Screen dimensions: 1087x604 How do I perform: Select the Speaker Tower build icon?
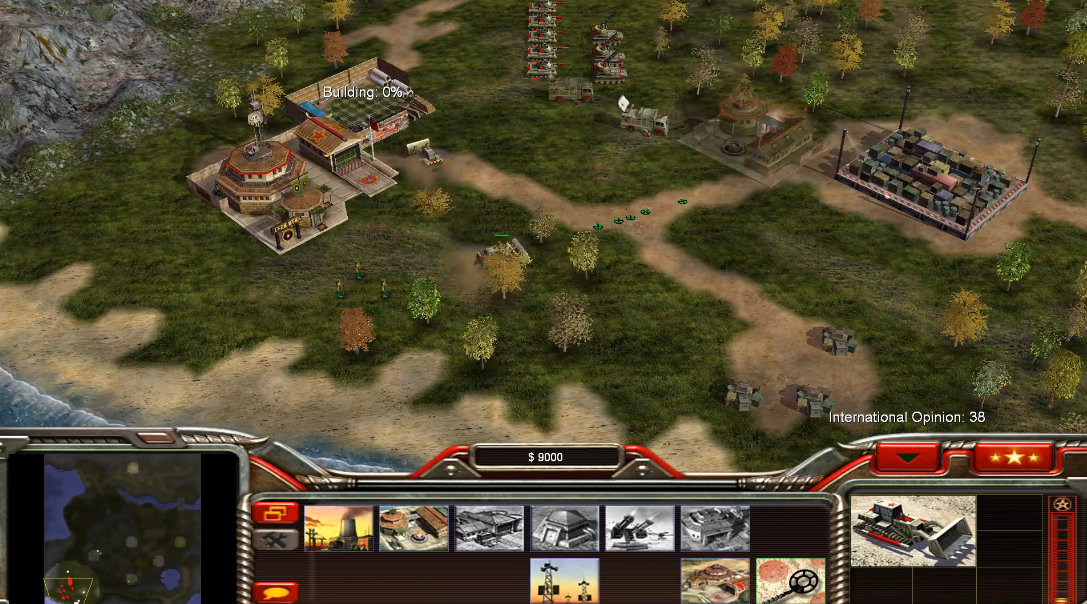564,581
